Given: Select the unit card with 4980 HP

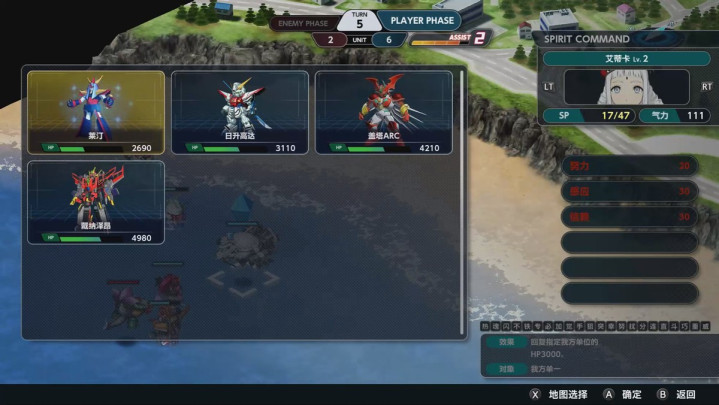Looking at the screenshot, I should 96,203.
